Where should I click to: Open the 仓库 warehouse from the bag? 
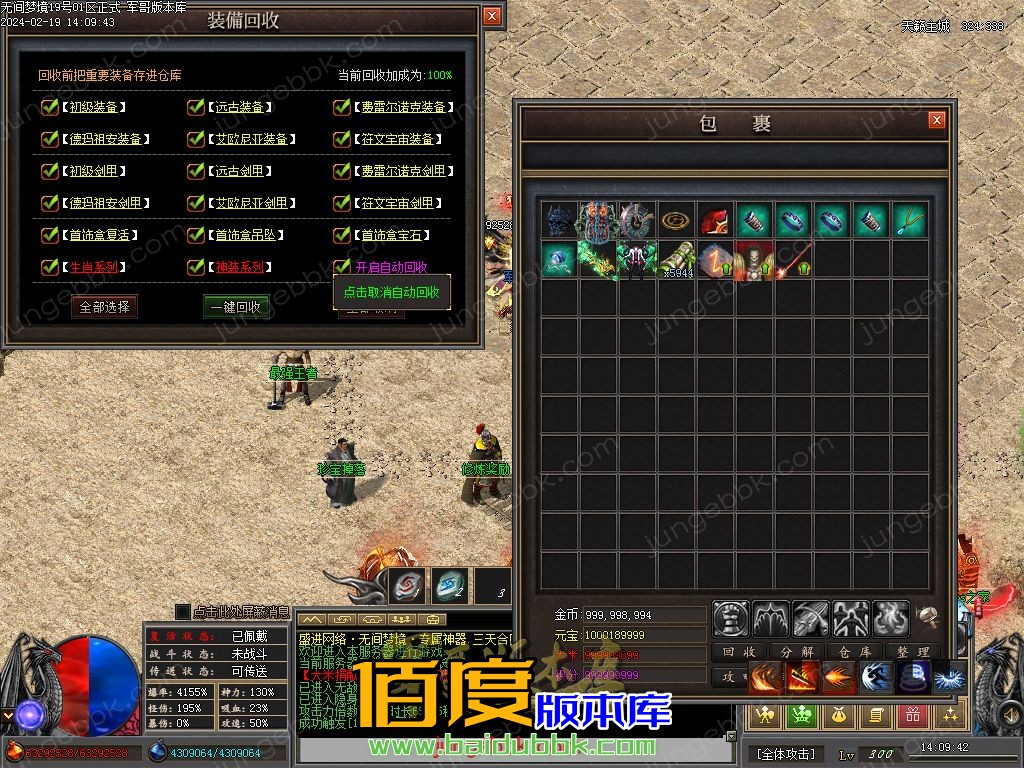[855, 652]
